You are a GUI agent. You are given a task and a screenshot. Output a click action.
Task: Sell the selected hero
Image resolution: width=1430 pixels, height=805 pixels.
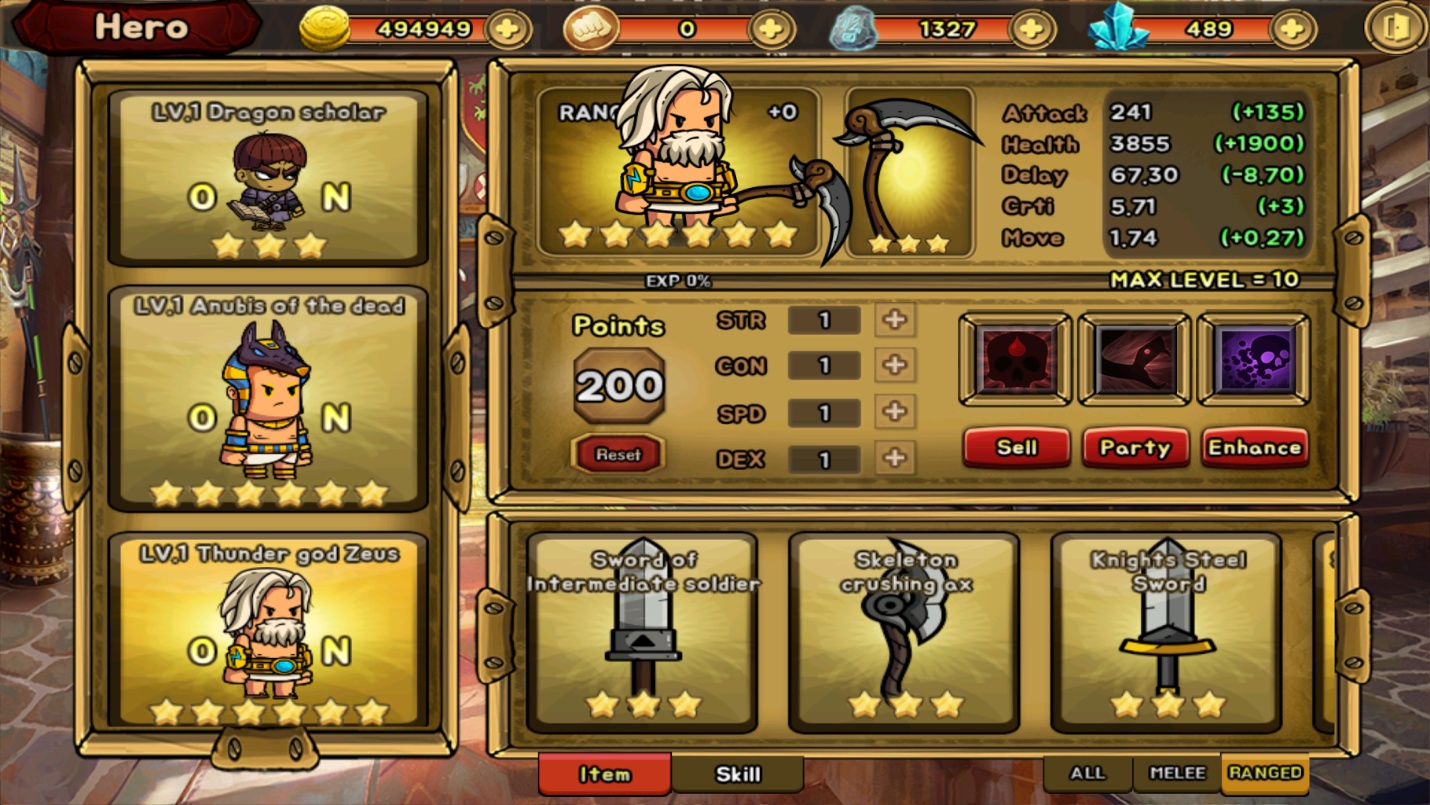pos(1016,448)
